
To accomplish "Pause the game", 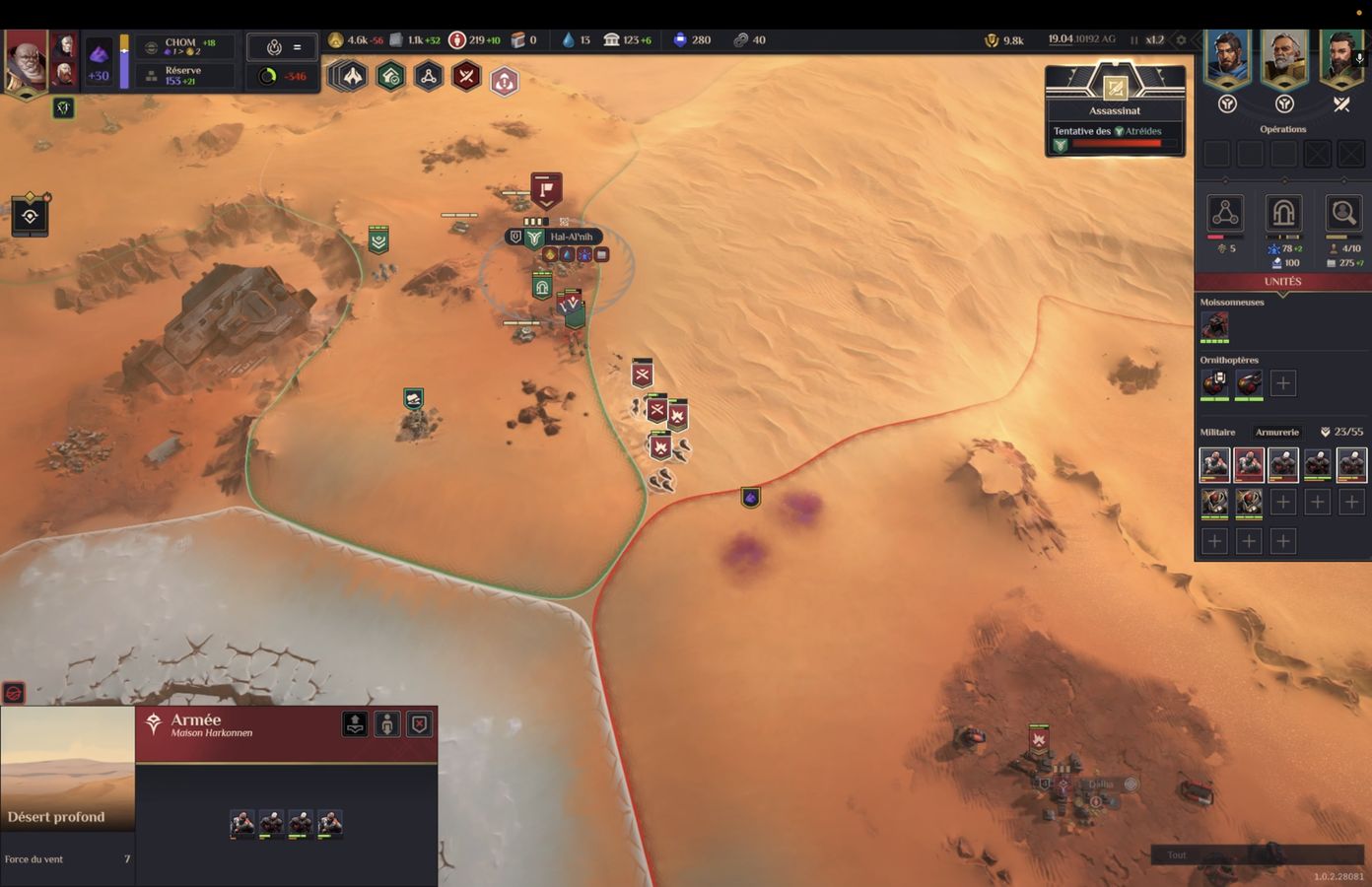I will click(1133, 40).
